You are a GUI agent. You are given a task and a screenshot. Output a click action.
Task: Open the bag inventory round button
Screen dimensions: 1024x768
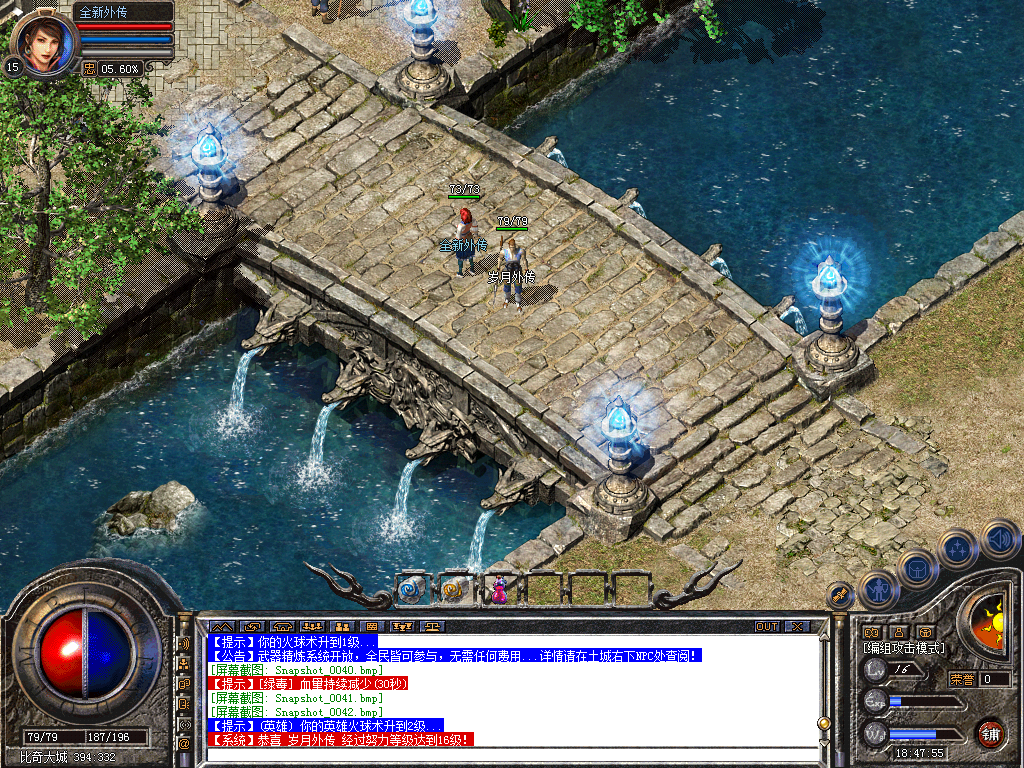[x=917, y=568]
